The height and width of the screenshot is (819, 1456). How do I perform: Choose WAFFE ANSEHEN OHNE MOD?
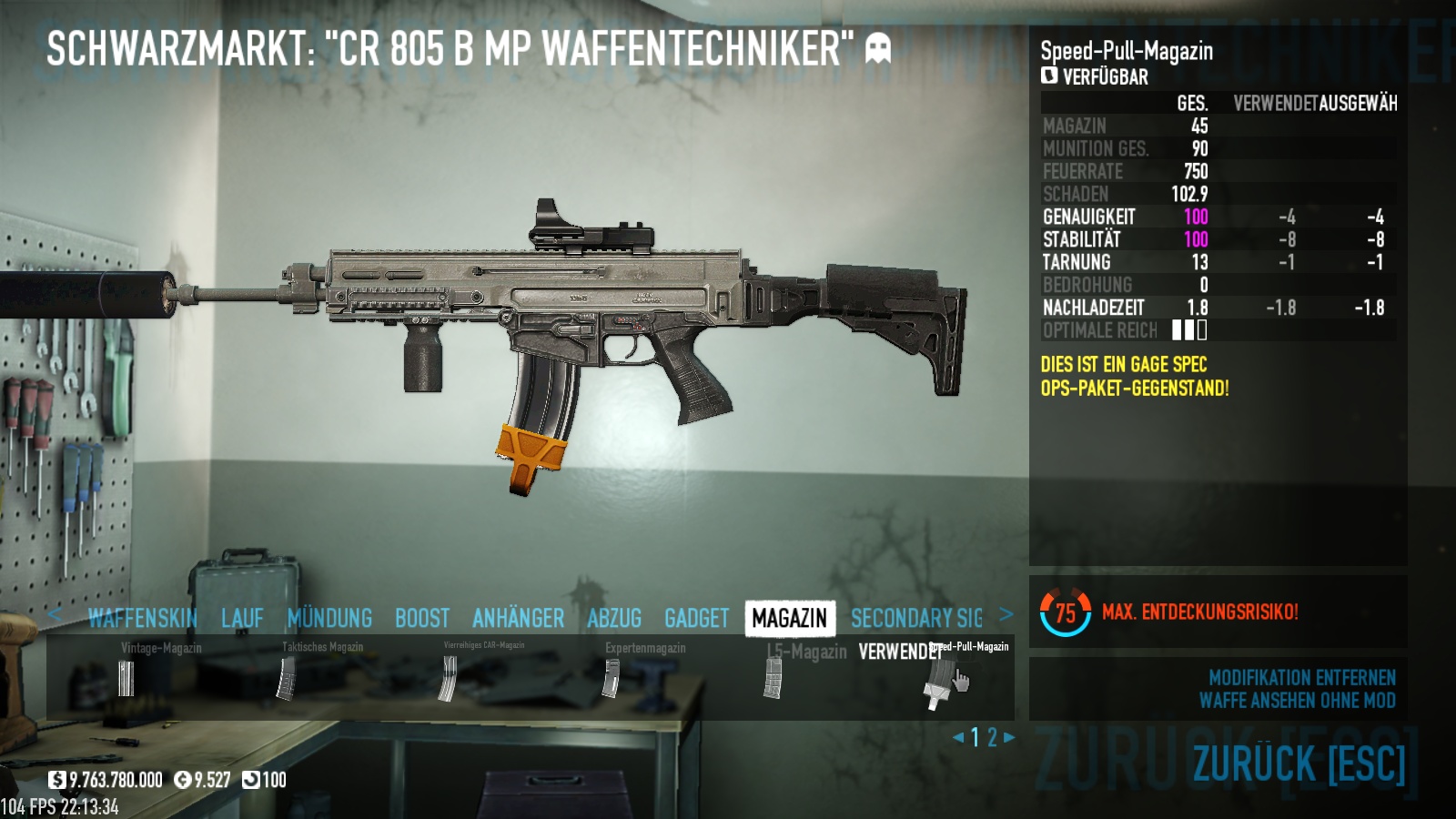pos(1297,701)
